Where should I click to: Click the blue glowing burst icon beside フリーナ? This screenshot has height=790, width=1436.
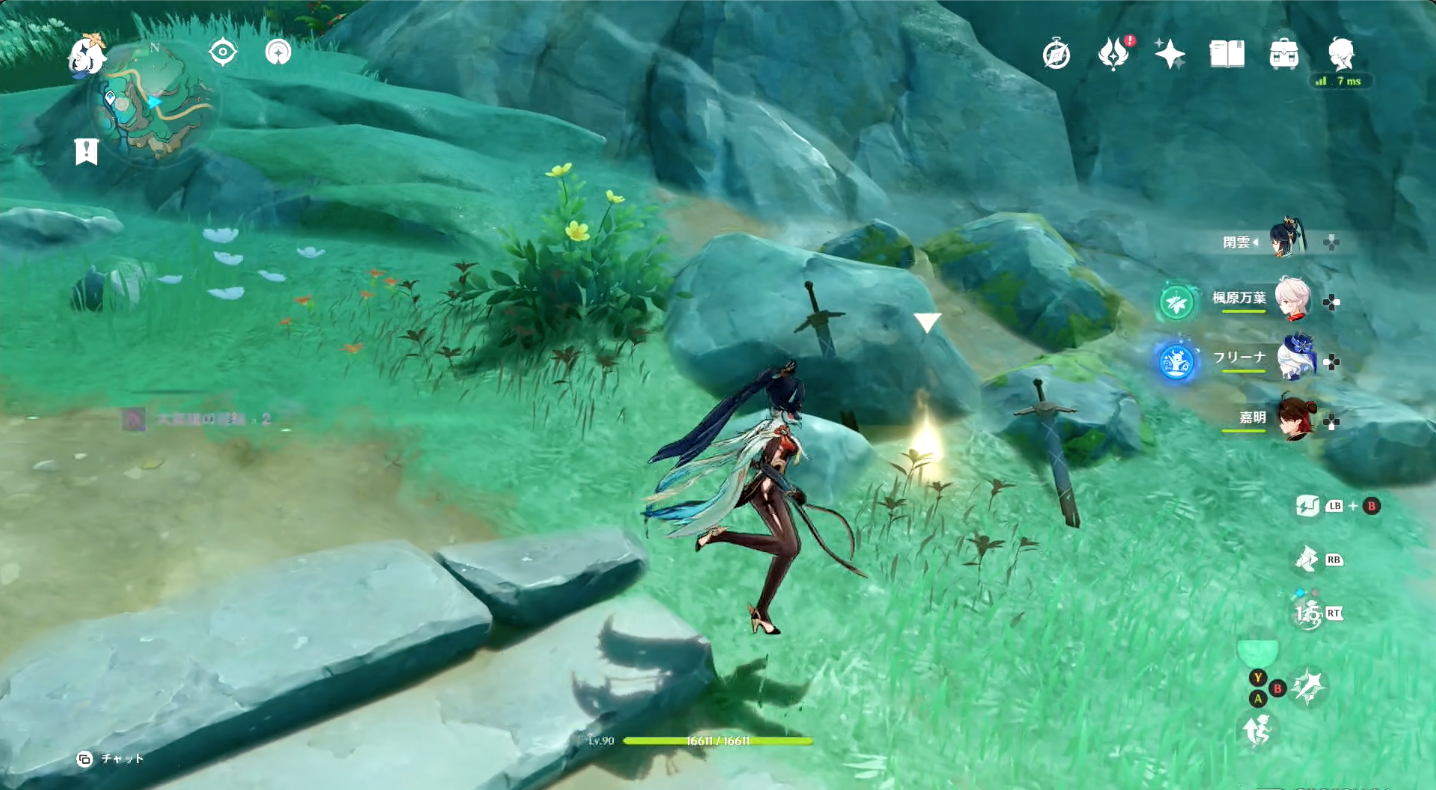tap(1176, 360)
